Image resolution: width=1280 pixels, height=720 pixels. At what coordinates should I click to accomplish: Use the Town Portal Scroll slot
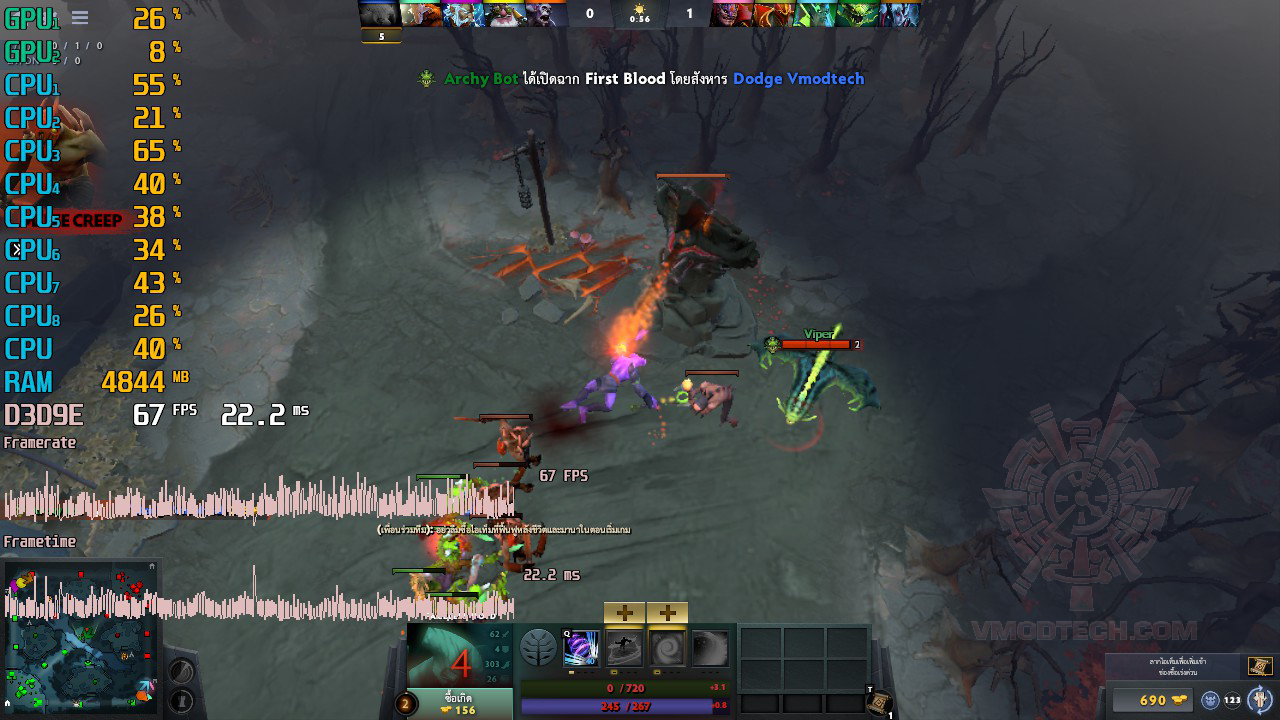(x=879, y=704)
